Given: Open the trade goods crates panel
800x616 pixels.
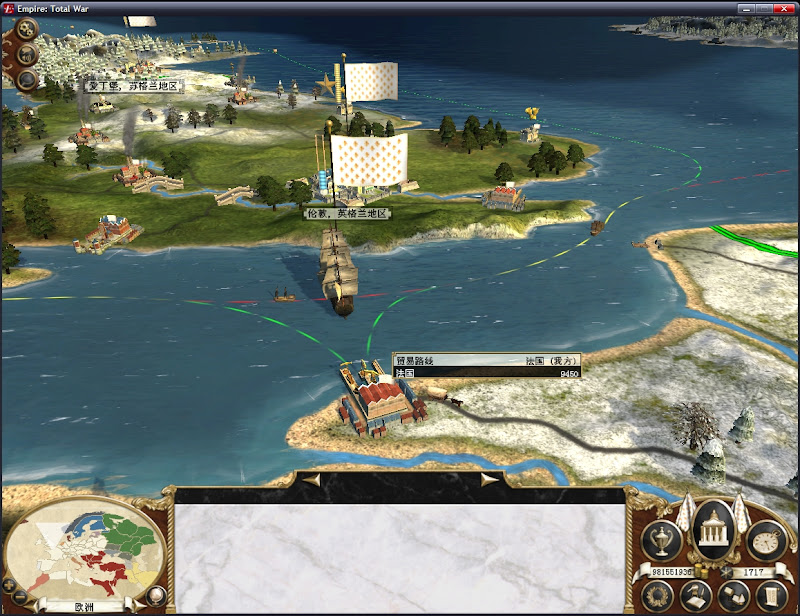Looking at the screenshot, I should (x=732, y=597).
